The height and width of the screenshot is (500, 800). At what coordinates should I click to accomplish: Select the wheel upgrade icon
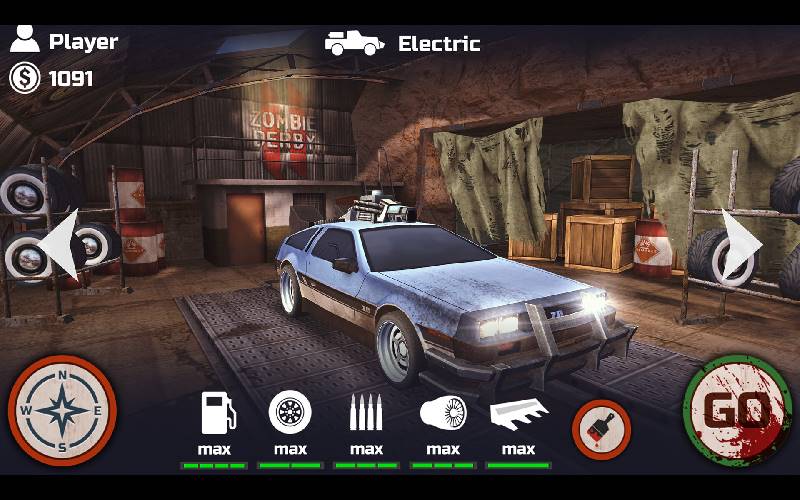(290, 412)
